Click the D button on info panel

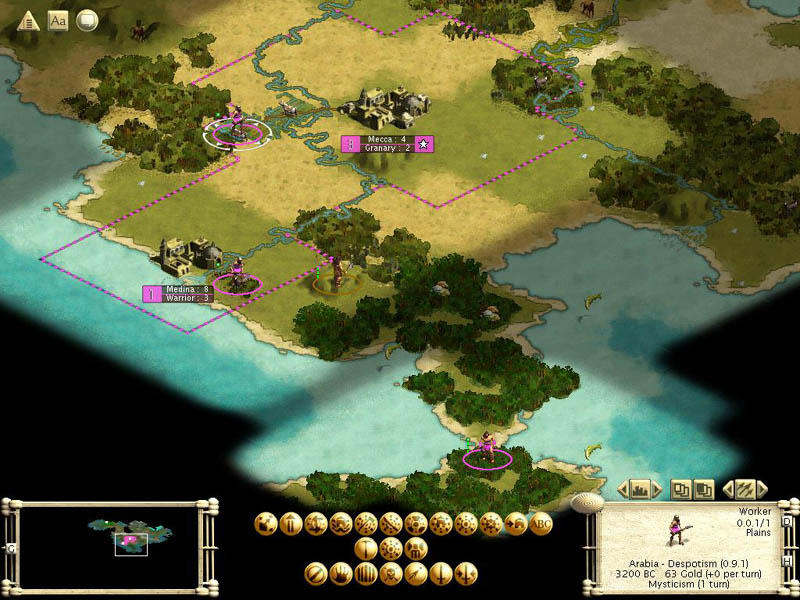(x=786, y=521)
